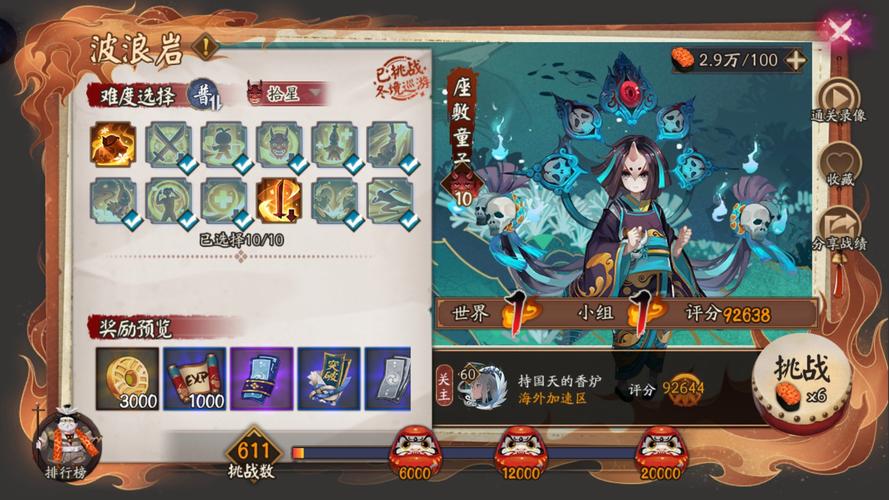Claim the 20000 daruma milestone
The image size is (889, 500).
[x=660, y=448]
